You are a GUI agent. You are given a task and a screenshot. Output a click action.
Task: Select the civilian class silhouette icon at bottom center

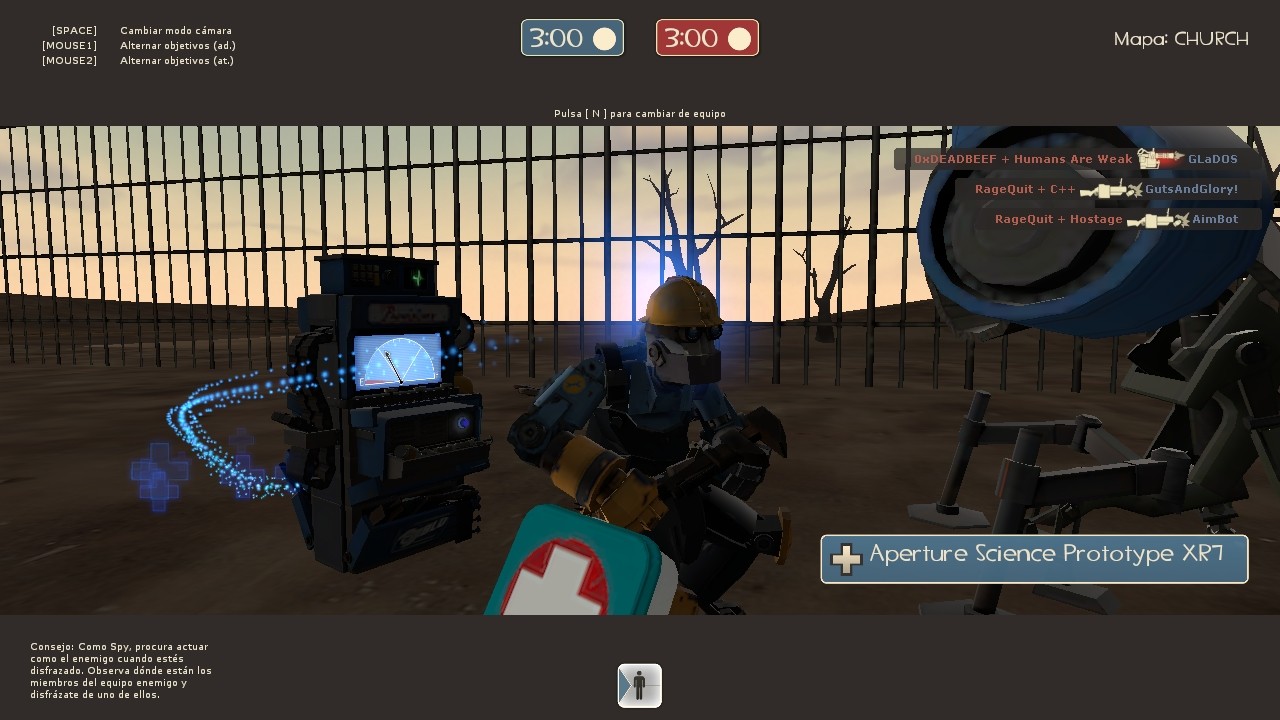tap(639, 686)
